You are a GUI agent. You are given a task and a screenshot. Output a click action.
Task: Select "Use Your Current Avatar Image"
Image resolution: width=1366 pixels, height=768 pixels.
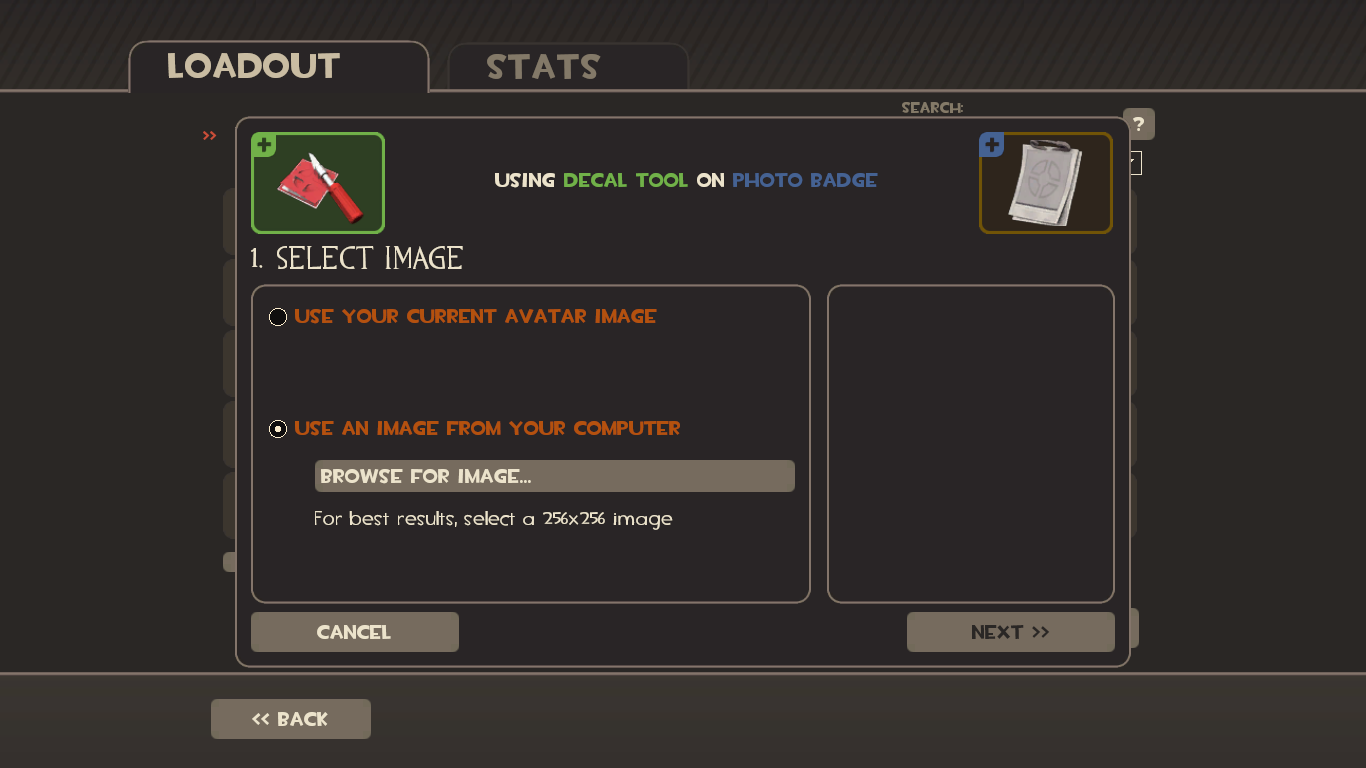[277, 316]
